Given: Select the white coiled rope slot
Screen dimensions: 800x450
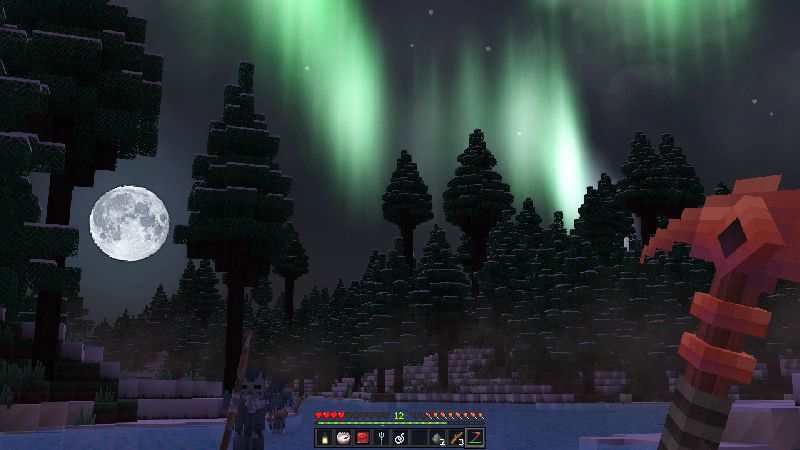Looking at the screenshot, I should tap(398, 438).
